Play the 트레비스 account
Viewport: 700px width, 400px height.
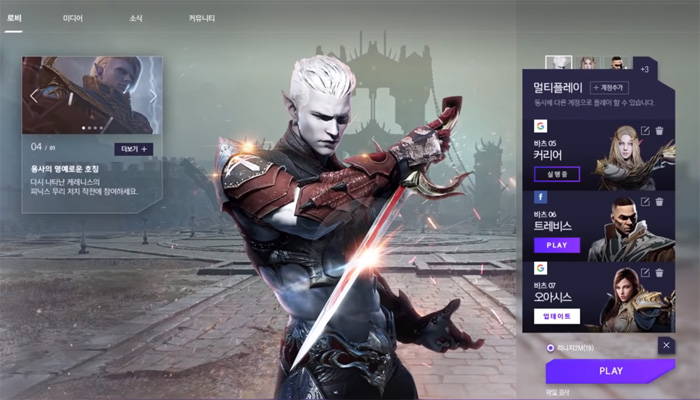pos(557,245)
